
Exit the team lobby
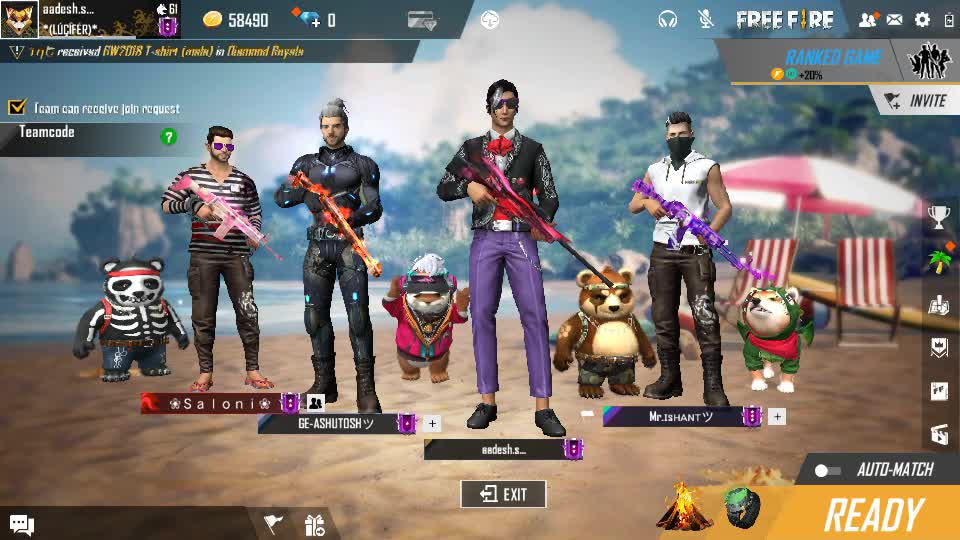(503, 494)
